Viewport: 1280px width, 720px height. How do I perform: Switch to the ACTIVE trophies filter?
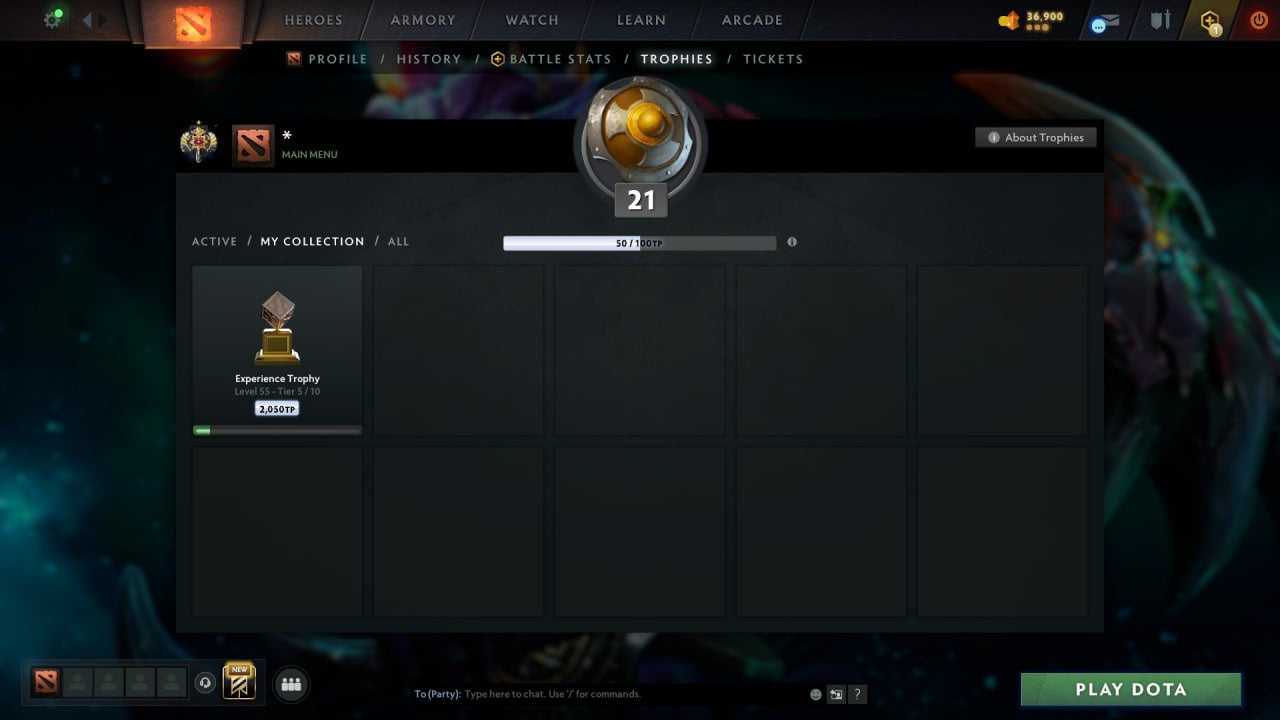click(215, 241)
